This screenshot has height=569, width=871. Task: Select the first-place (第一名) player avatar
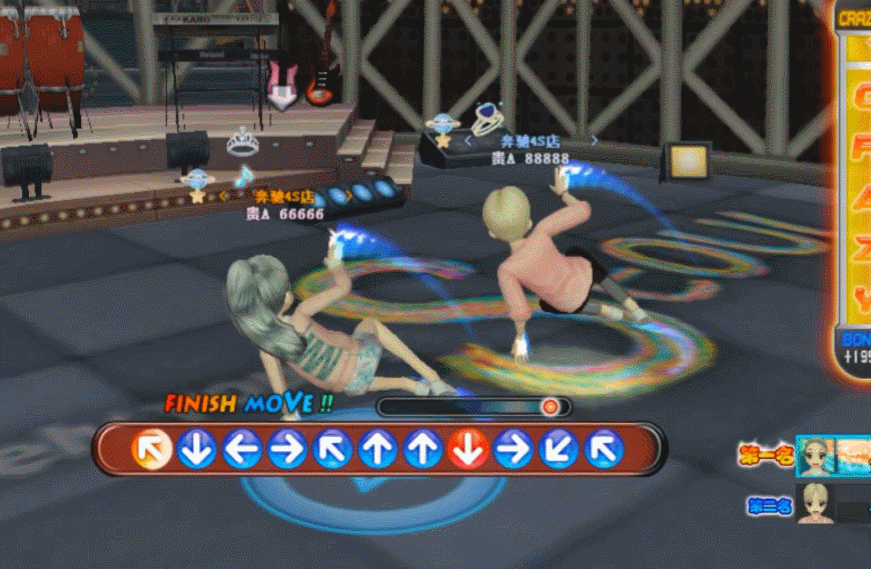point(816,456)
